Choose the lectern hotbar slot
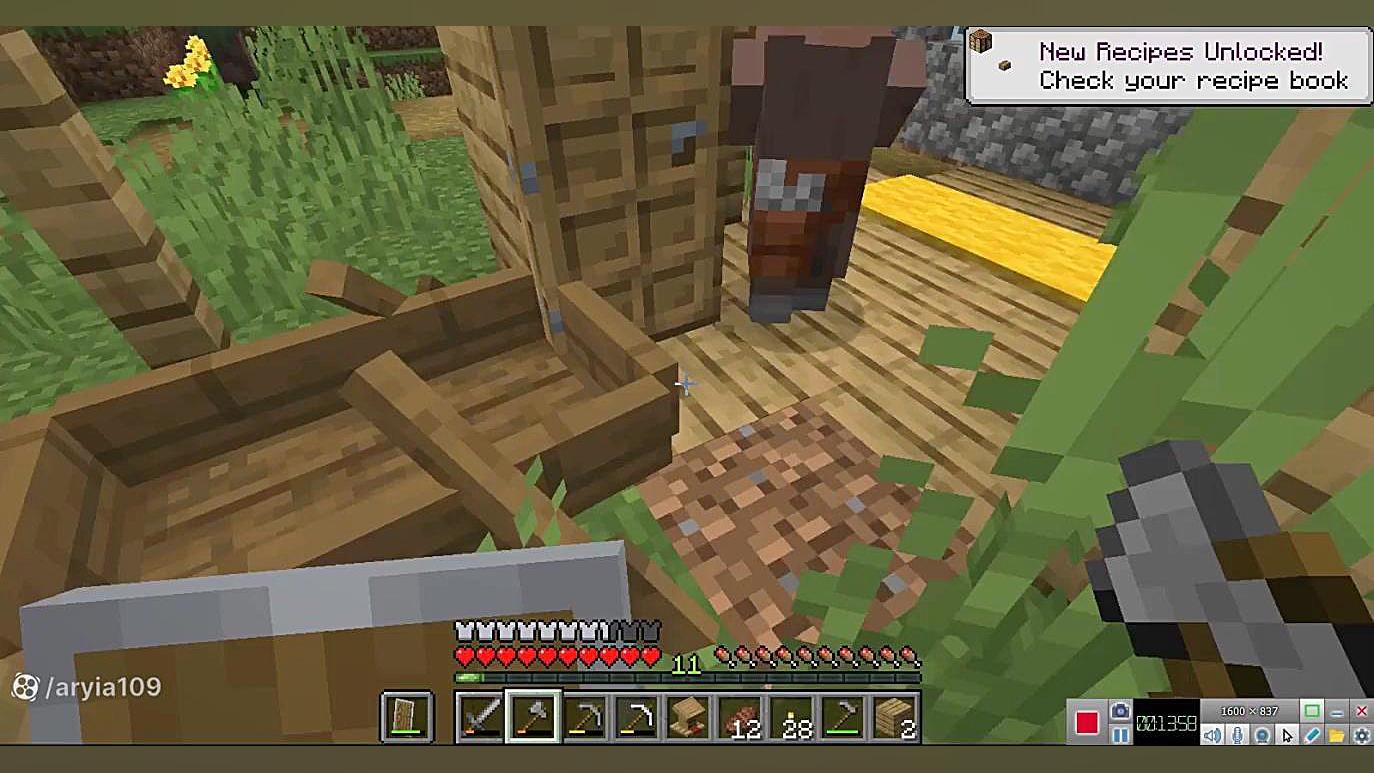Screen dimensions: 1374x773 click(688, 717)
